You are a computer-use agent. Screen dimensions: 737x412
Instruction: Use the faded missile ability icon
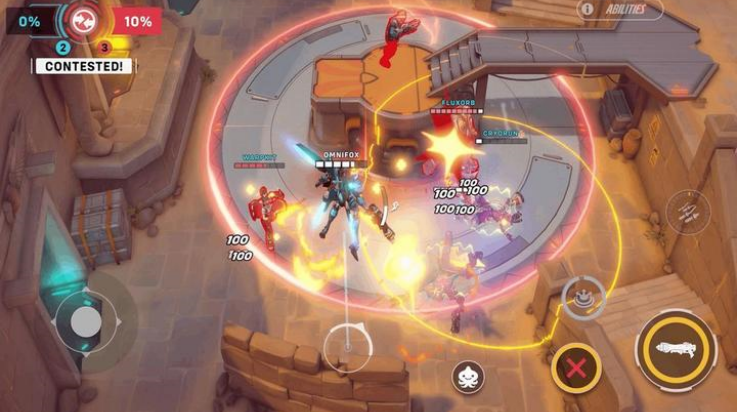(x=688, y=211)
